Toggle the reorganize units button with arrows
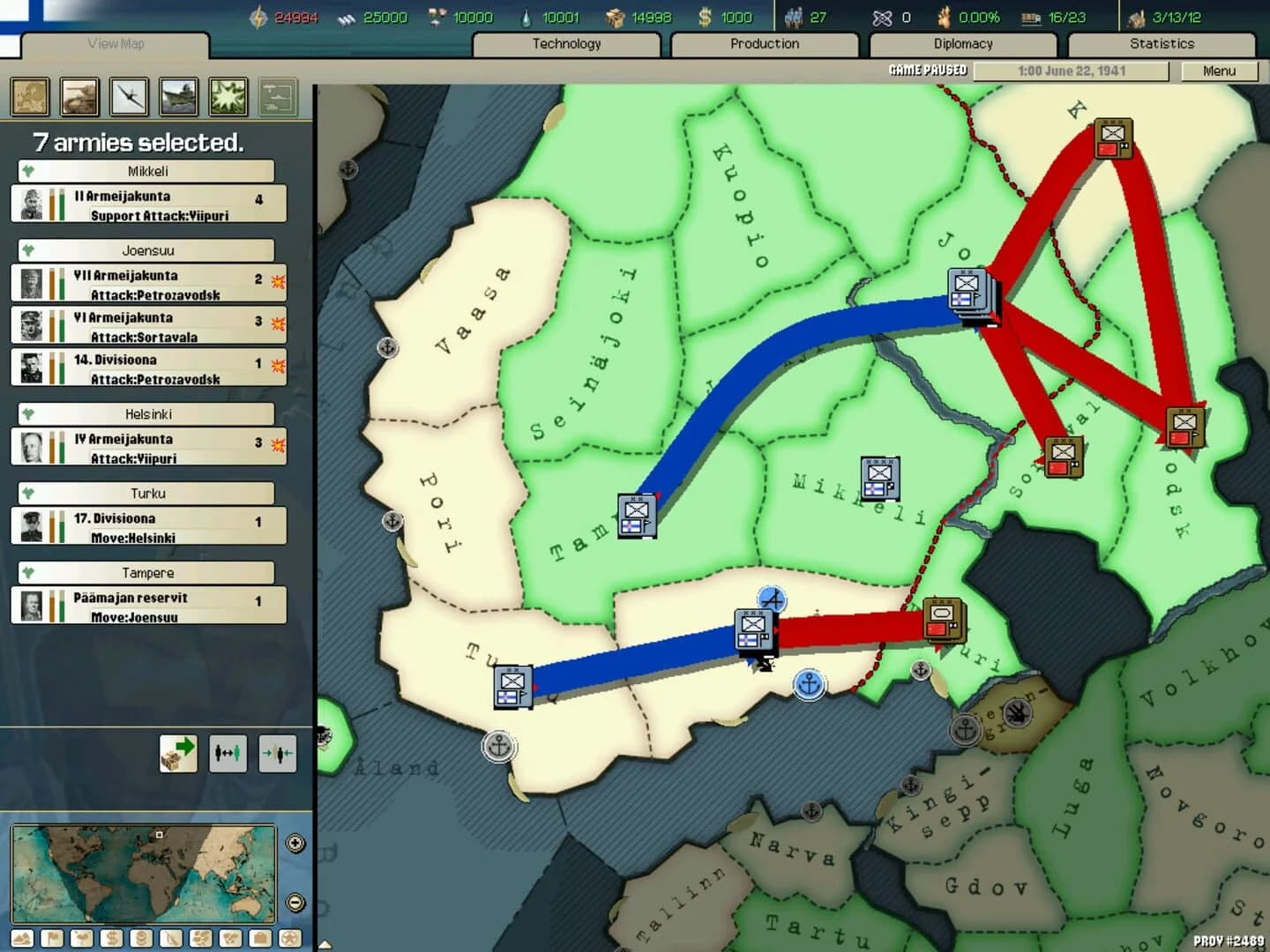The image size is (1270, 952). click(x=228, y=753)
